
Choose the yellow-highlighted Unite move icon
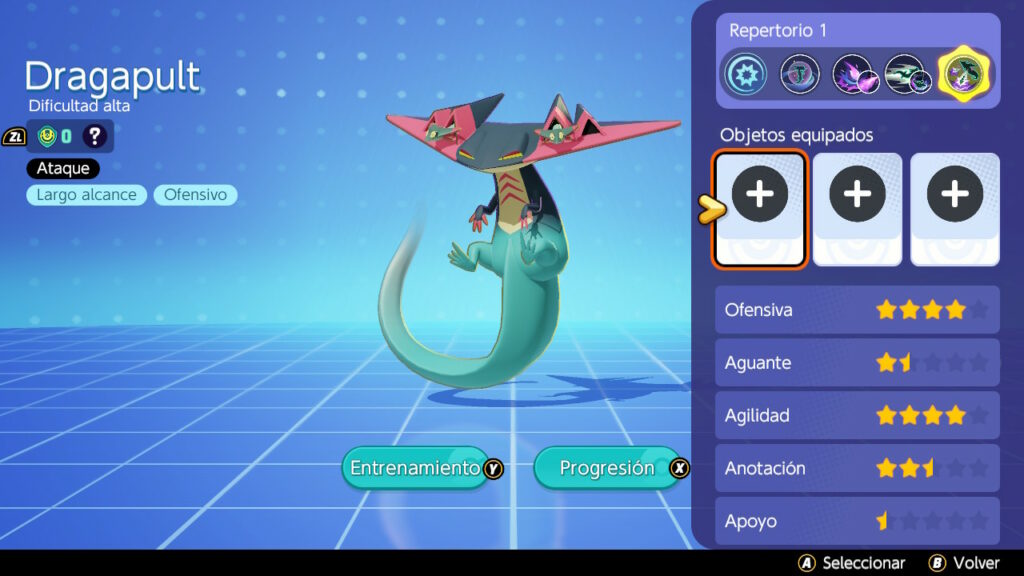click(x=963, y=75)
